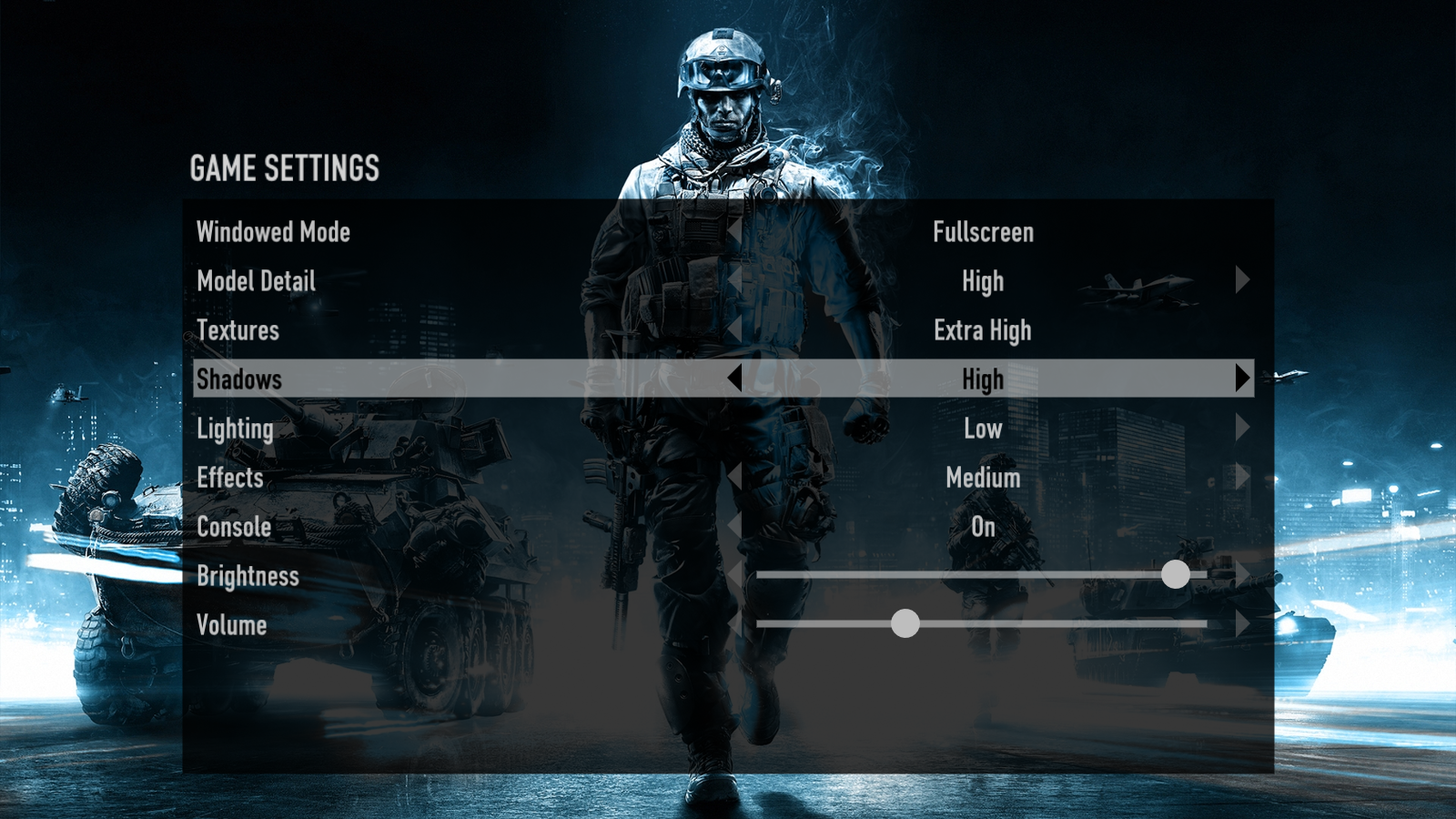This screenshot has width=1456, height=819.
Task: Click the GAME SETTINGS heading
Action: coord(285,167)
